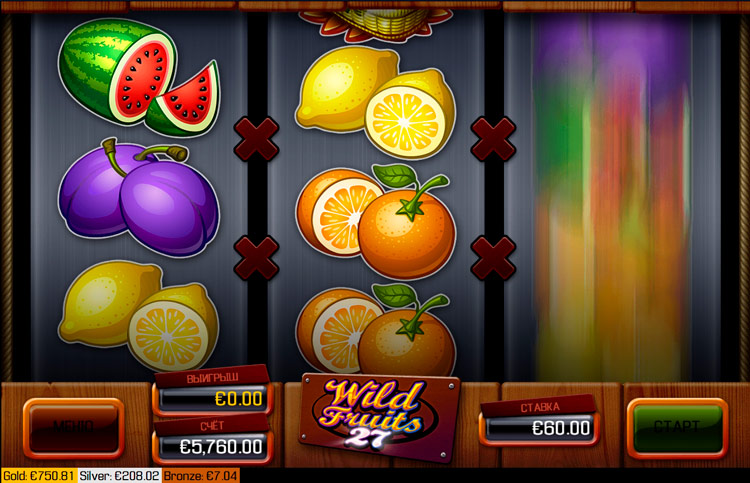Spin the reels with the green Start button

coord(677,427)
